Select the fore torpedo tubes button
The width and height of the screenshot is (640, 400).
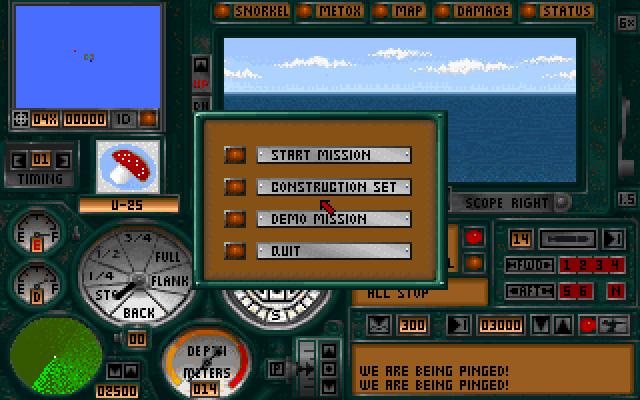coord(528,265)
